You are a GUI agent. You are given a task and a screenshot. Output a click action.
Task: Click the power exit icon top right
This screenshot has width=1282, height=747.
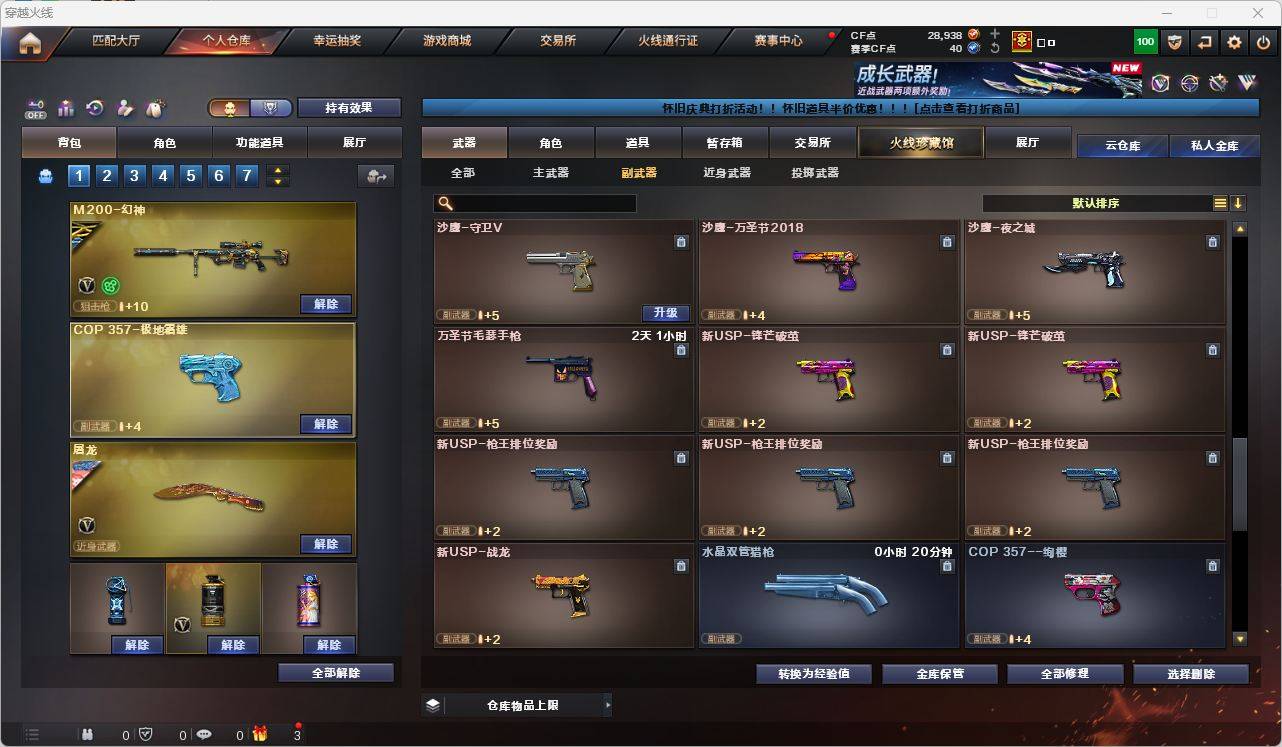point(1261,42)
